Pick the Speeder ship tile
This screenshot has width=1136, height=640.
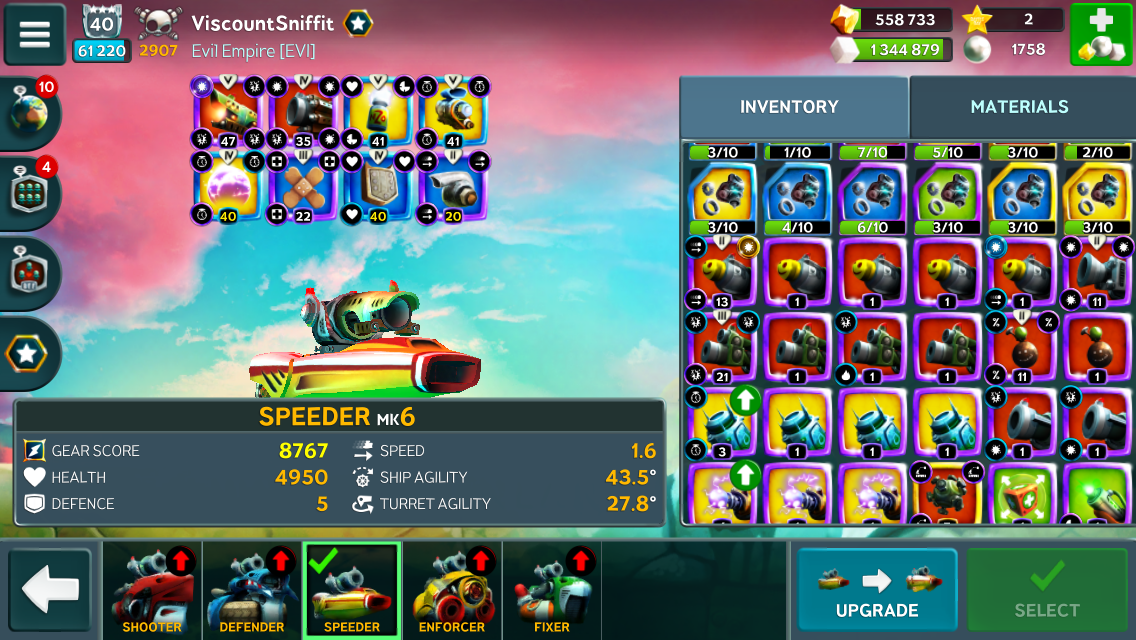[352, 590]
